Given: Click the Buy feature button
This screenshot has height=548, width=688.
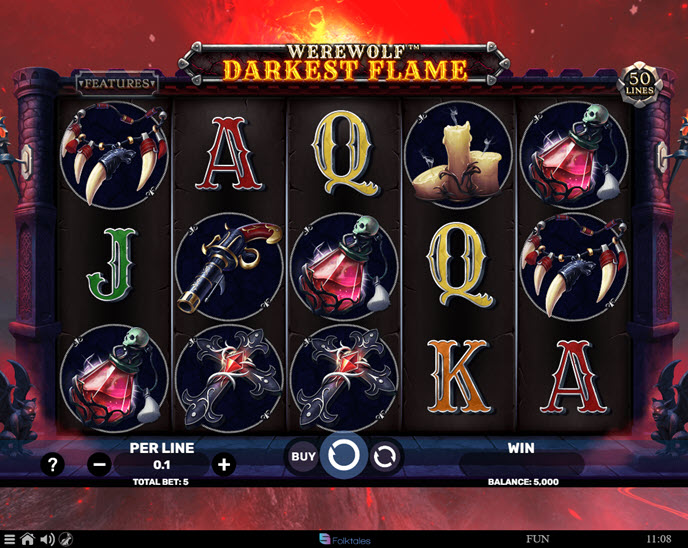Looking at the screenshot, I should click(x=303, y=457).
